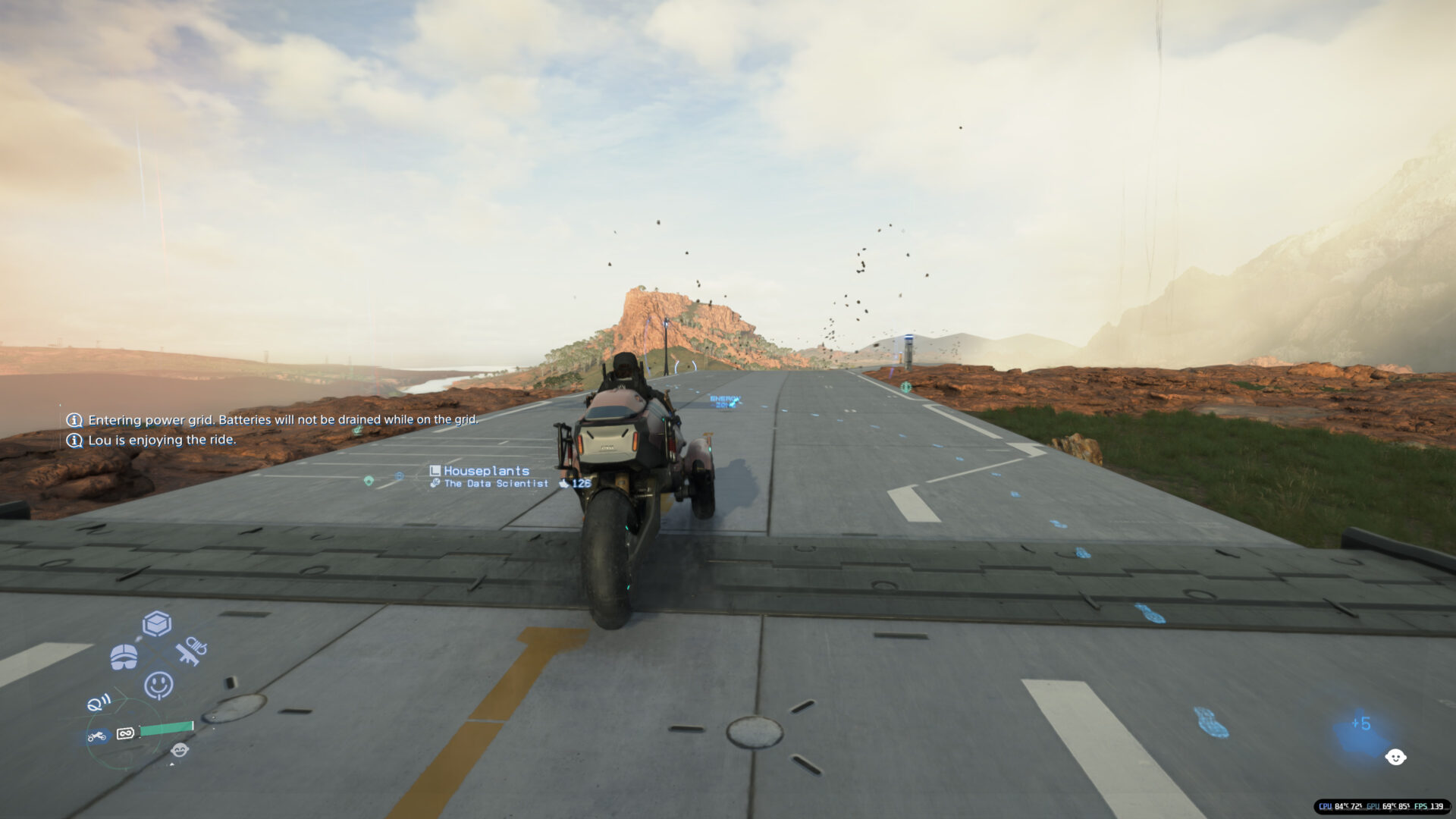Select the blue motorcycle vehicle indicator
This screenshot has height=819, width=1456.
[97, 736]
